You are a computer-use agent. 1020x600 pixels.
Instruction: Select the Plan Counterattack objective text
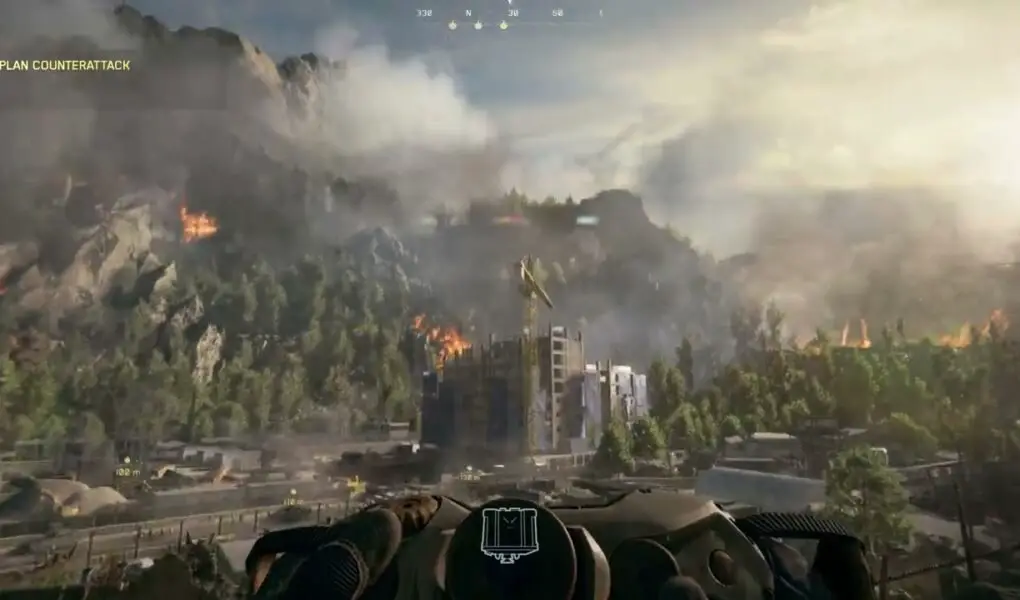(65, 65)
